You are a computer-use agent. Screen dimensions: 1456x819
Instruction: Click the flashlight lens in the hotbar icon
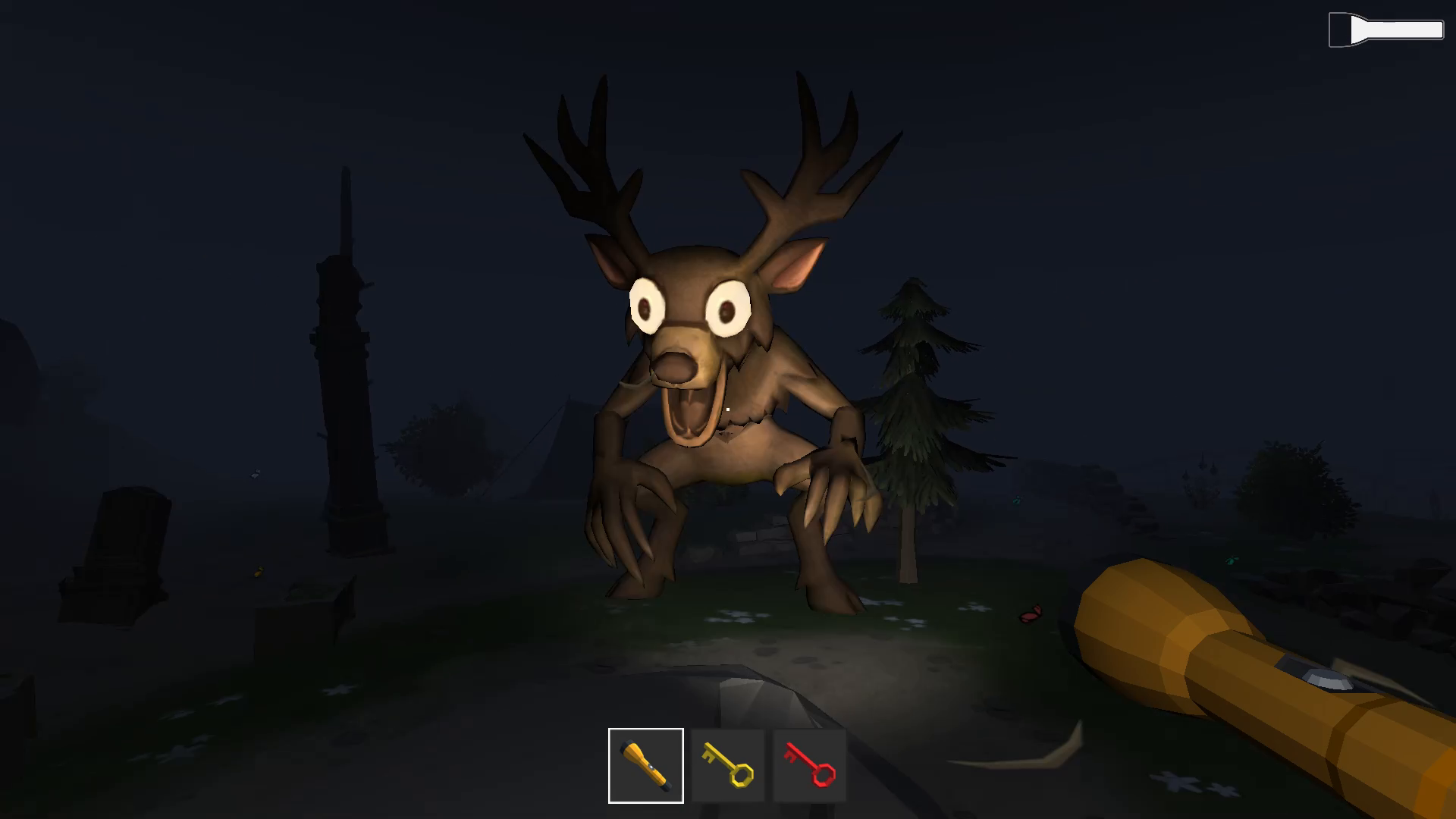click(628, 747)
